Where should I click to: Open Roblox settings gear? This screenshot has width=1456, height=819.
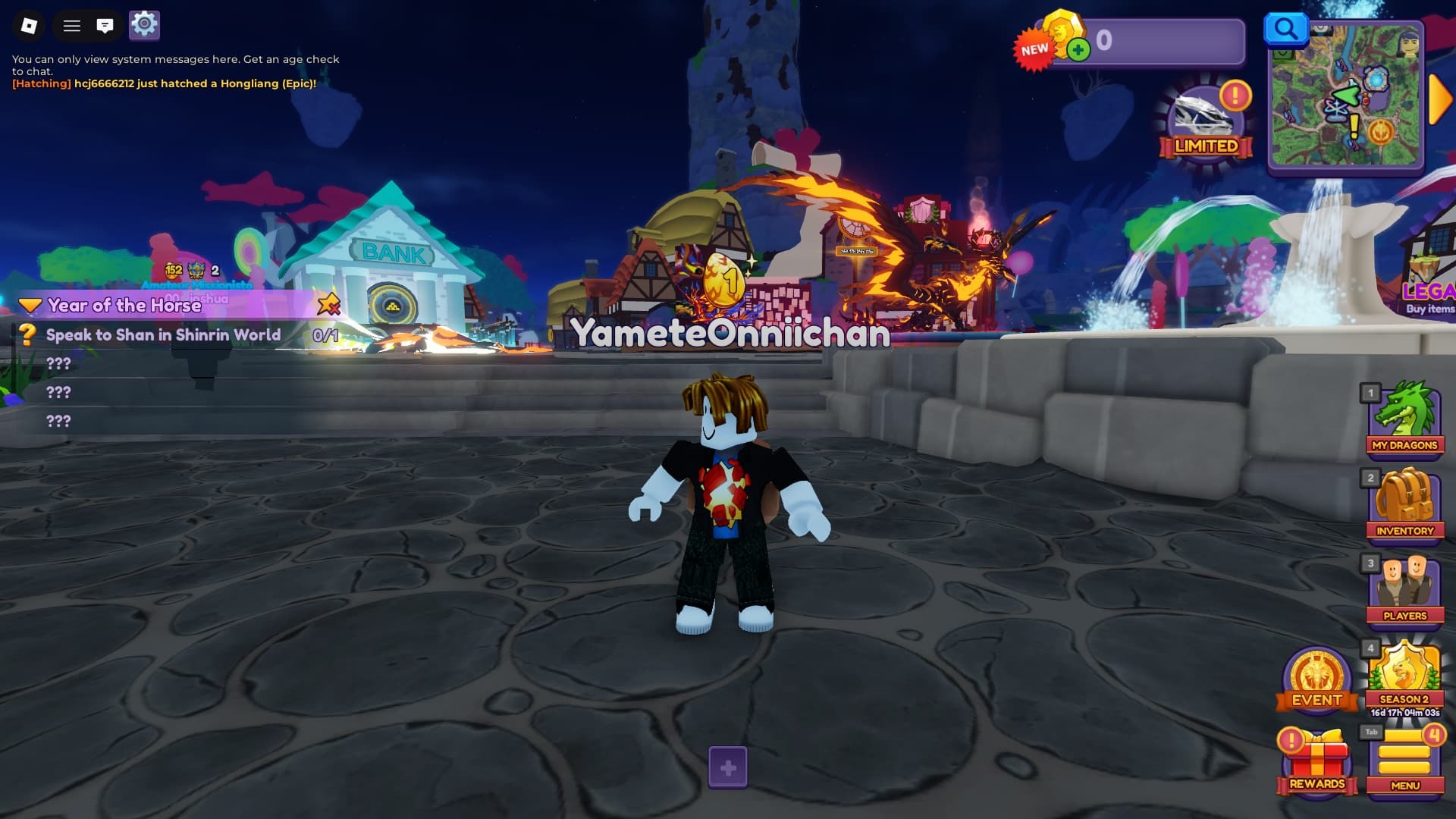145,25
